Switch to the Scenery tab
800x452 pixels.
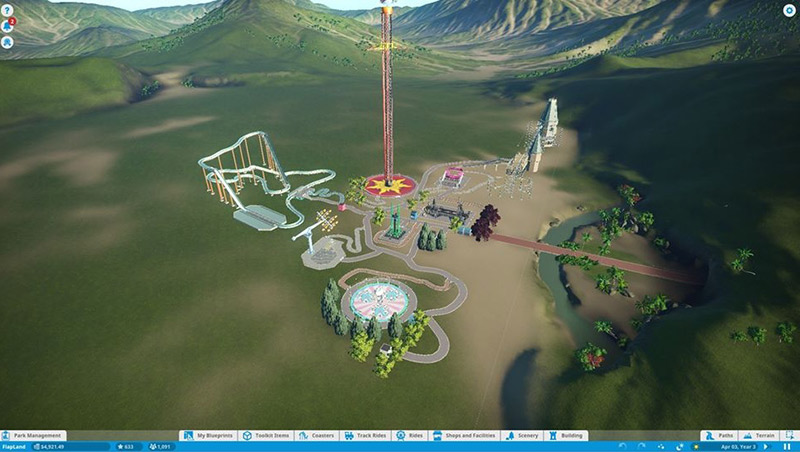(x=524, y=436)
